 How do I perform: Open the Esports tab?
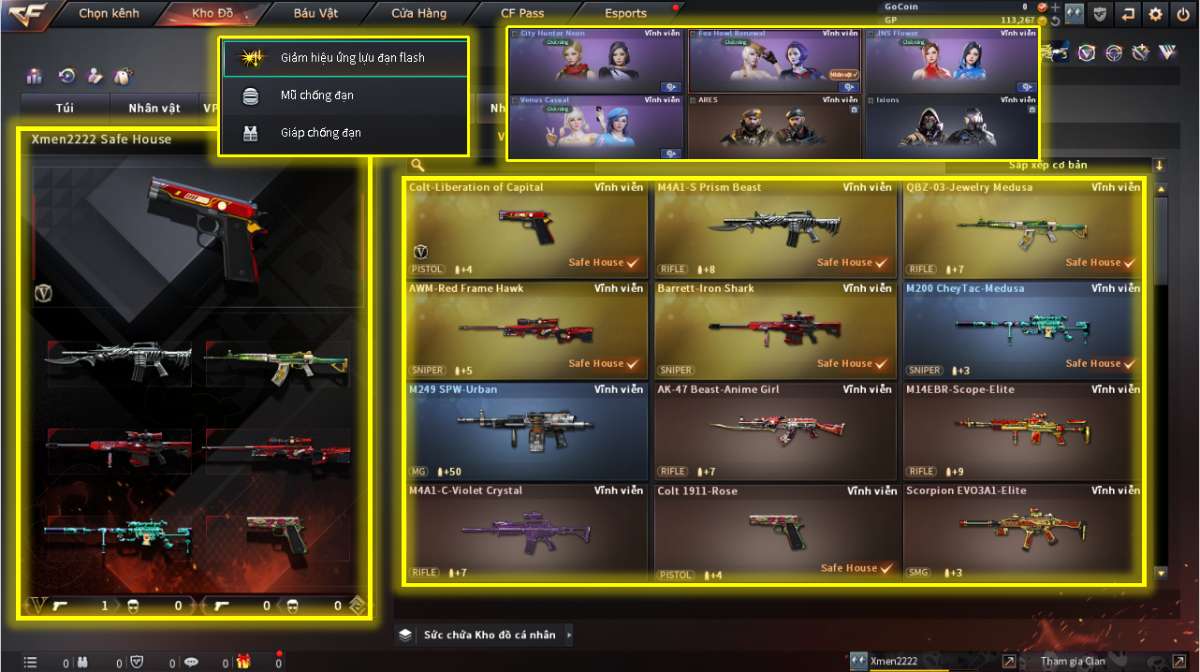coord(626,14)
